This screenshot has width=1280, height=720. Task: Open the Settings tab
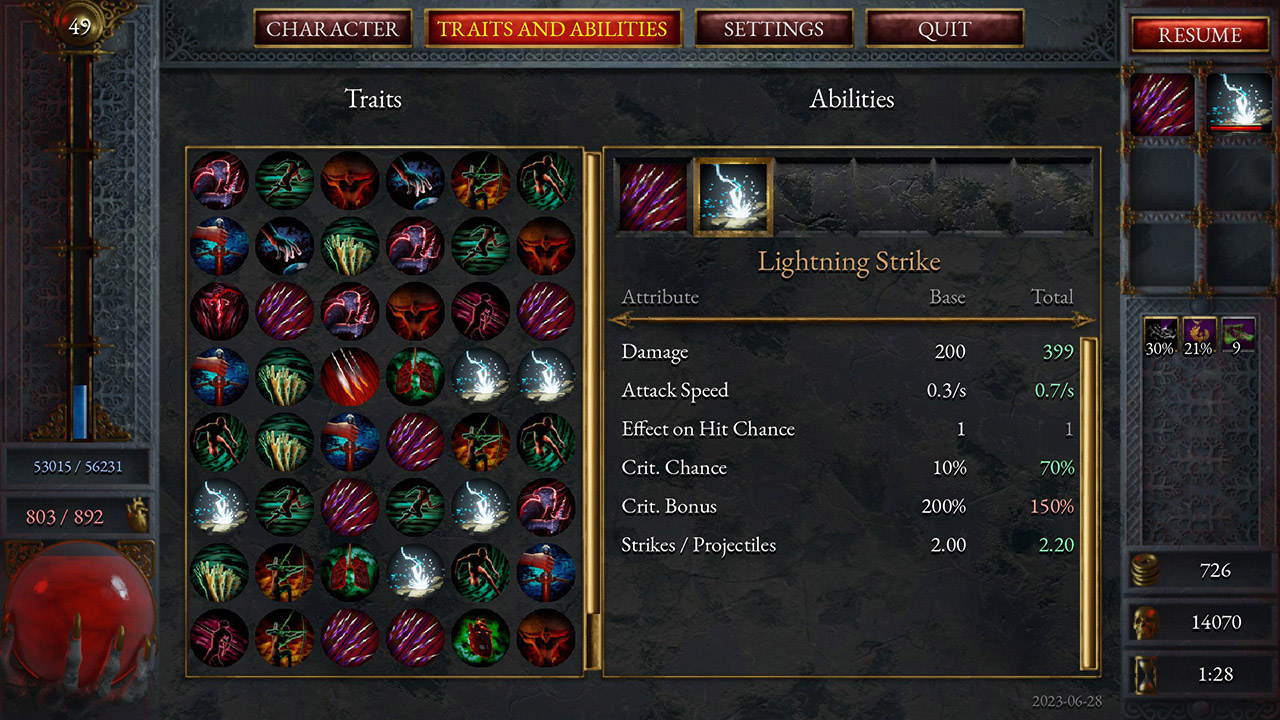(x=775, y=29)
